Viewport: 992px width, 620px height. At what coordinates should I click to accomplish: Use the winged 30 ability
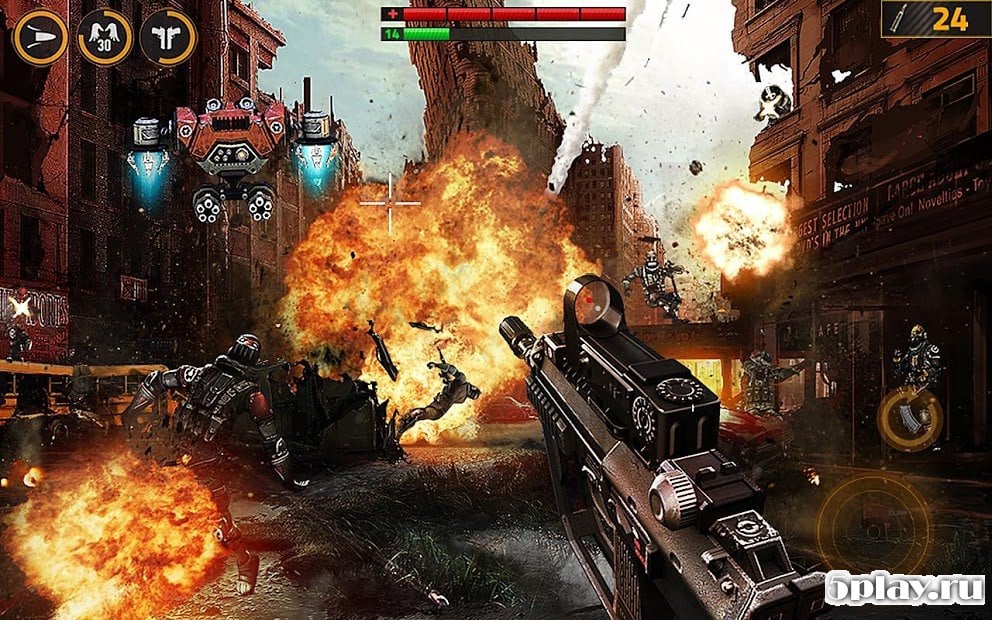tap(104, 38)
